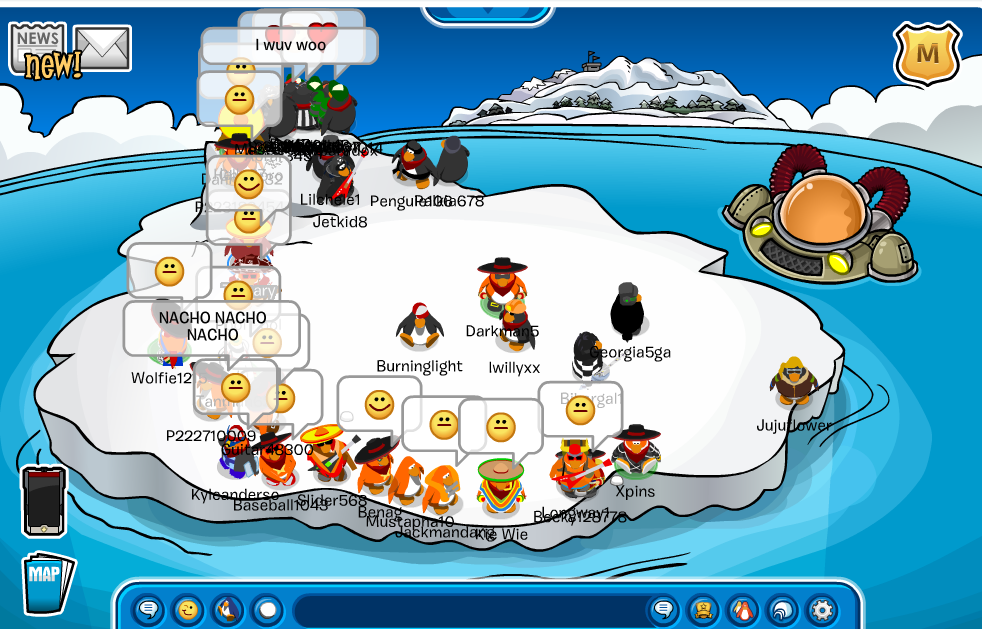Open the emoticon smiley menu
The image size is (982, 629).
click(x=188, y=609)
